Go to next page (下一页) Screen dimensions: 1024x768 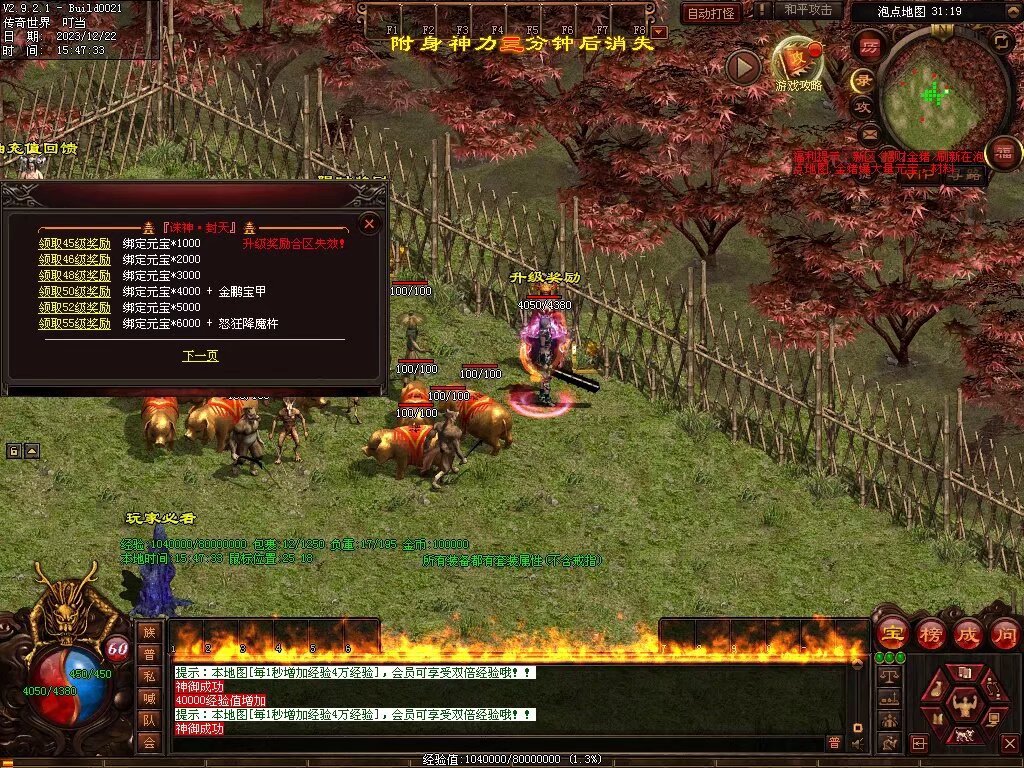tap(200, 355)
